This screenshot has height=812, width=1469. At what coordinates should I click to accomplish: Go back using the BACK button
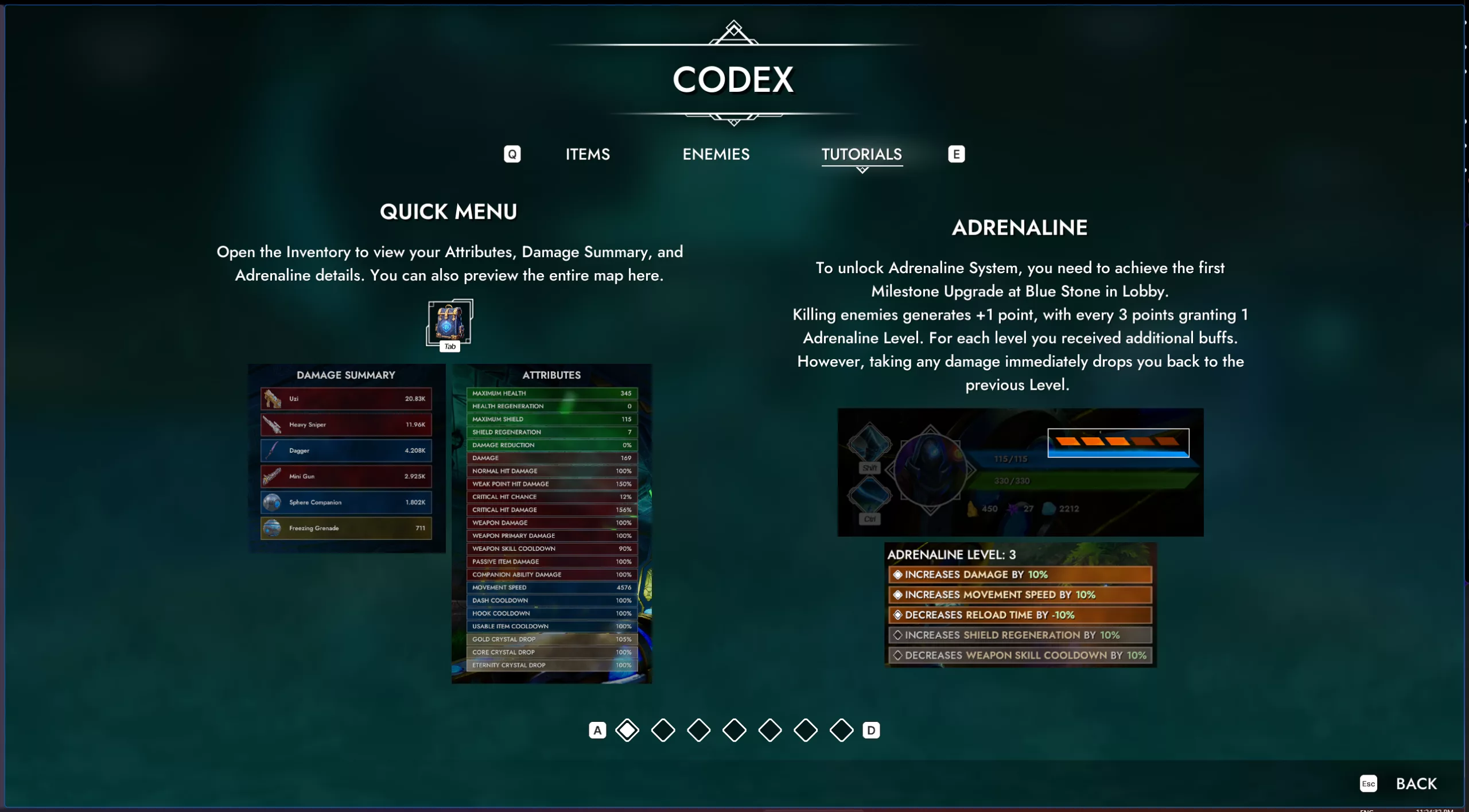pos(1416,783)
